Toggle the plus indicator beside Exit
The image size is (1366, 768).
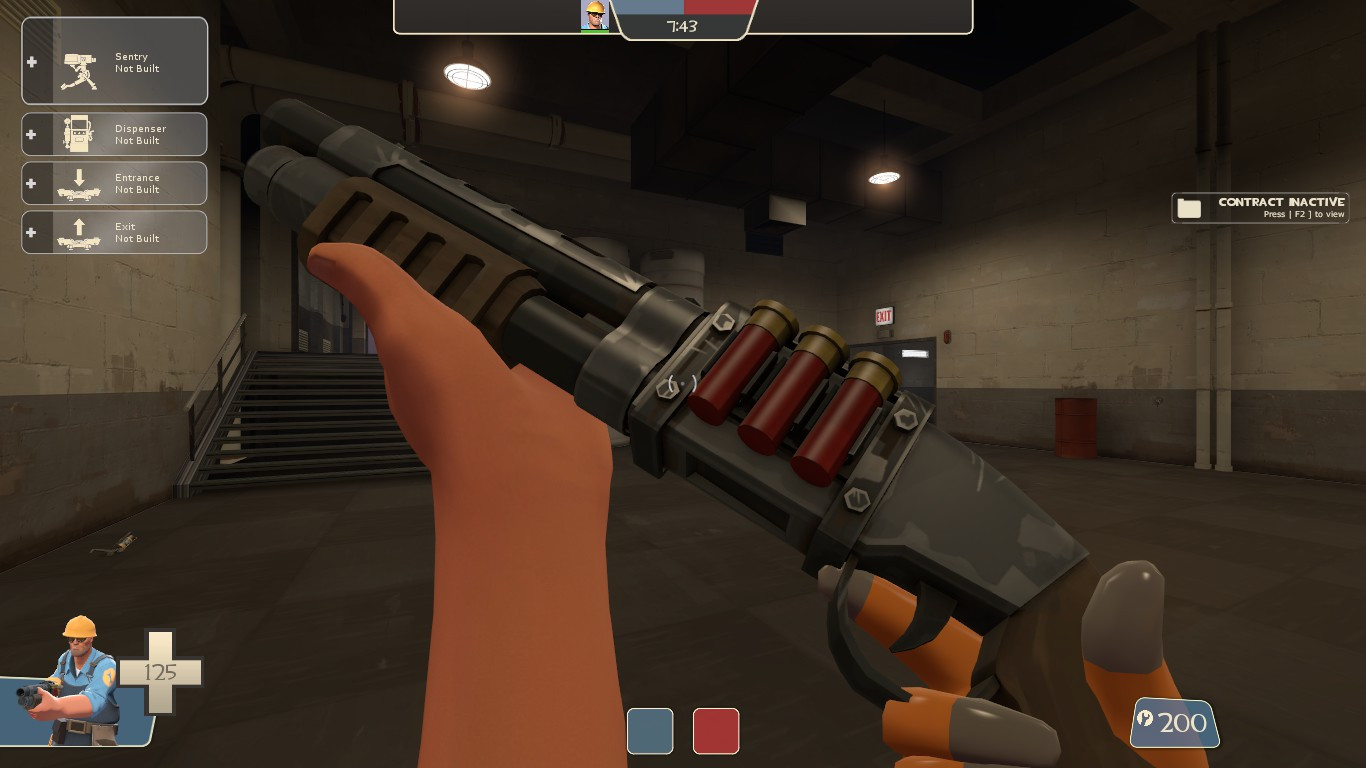click(x=32, y=231)
